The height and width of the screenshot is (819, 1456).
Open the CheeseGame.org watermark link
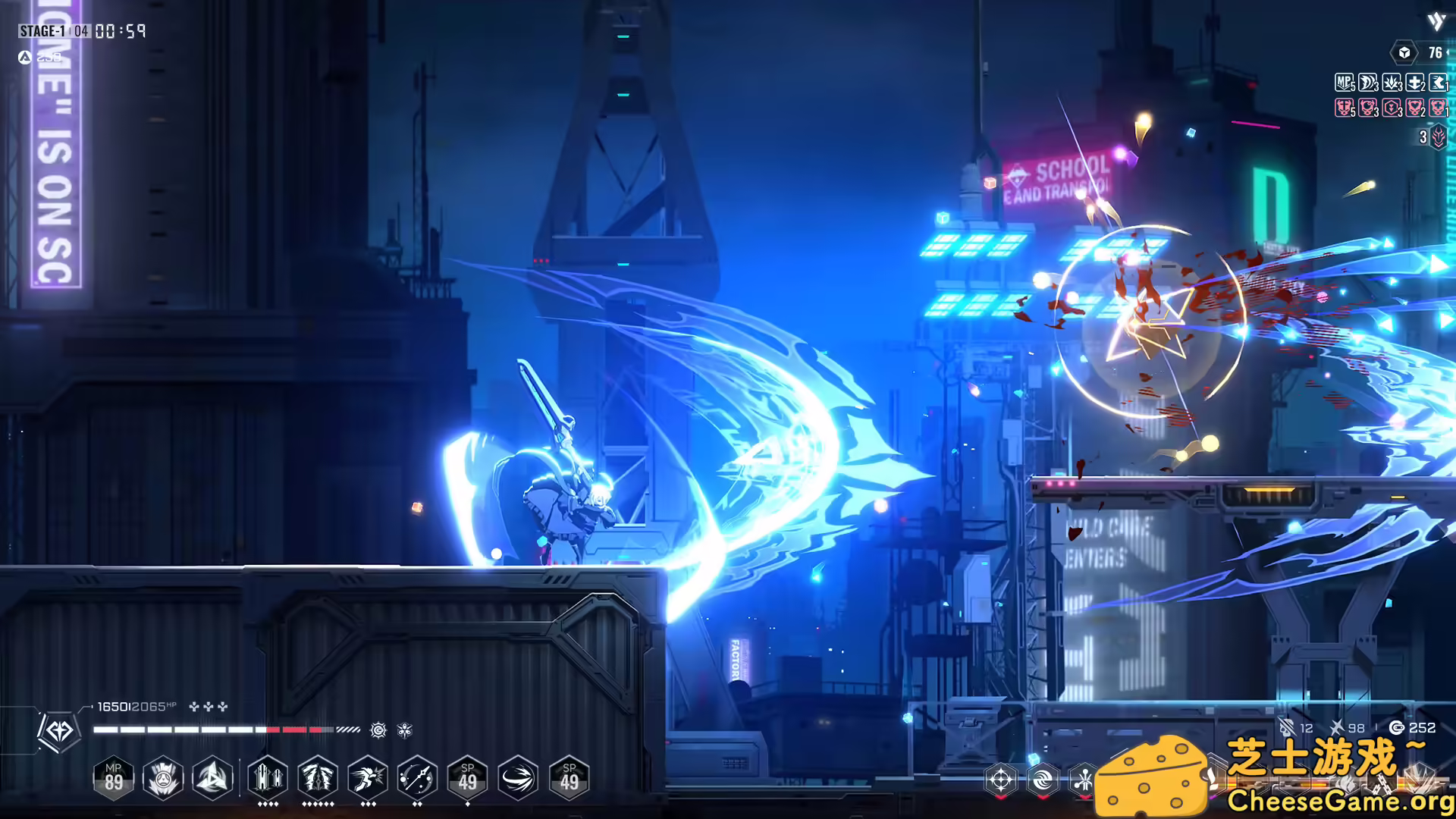(x=1339, y=800)
